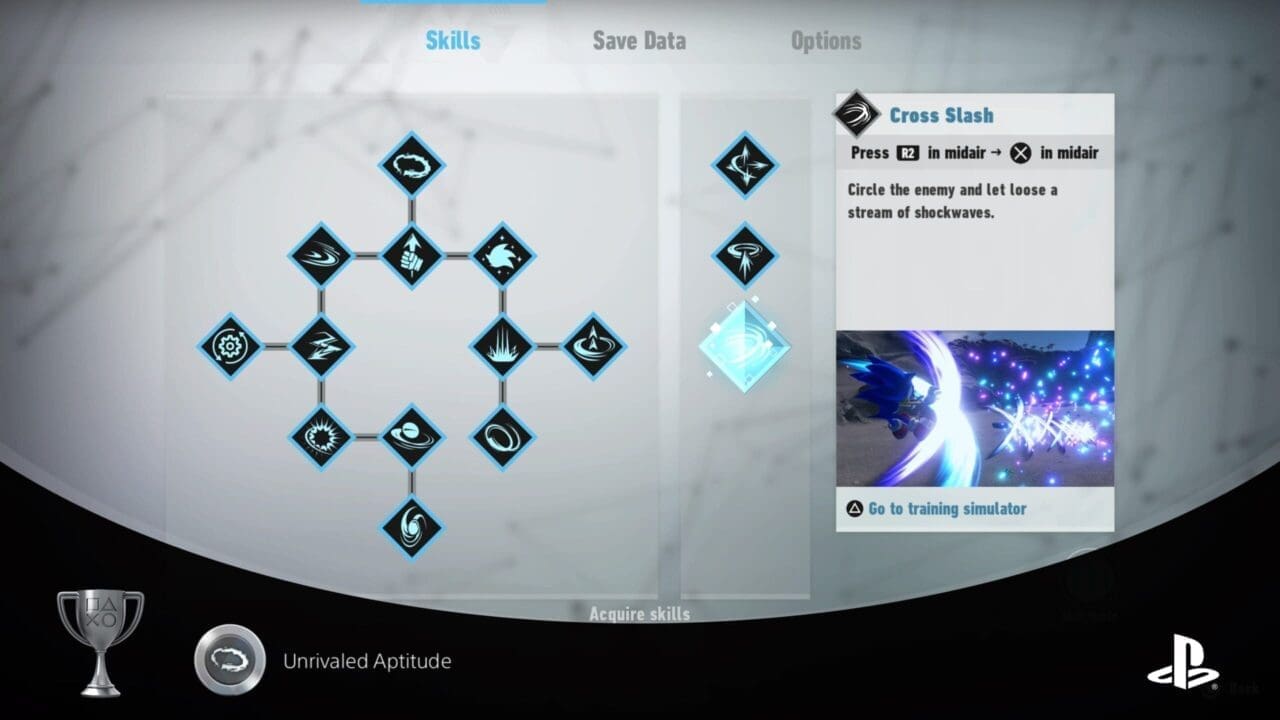Screen dimensions: 1280x720
Task: Select the highlighted Cross Slash skill
Action: [745, 347]
